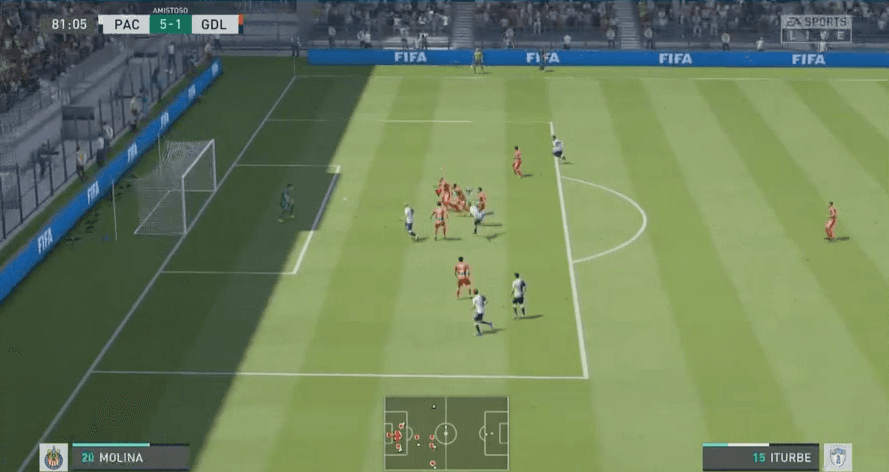Click the pitch radar minimap

tap(446, 434)
